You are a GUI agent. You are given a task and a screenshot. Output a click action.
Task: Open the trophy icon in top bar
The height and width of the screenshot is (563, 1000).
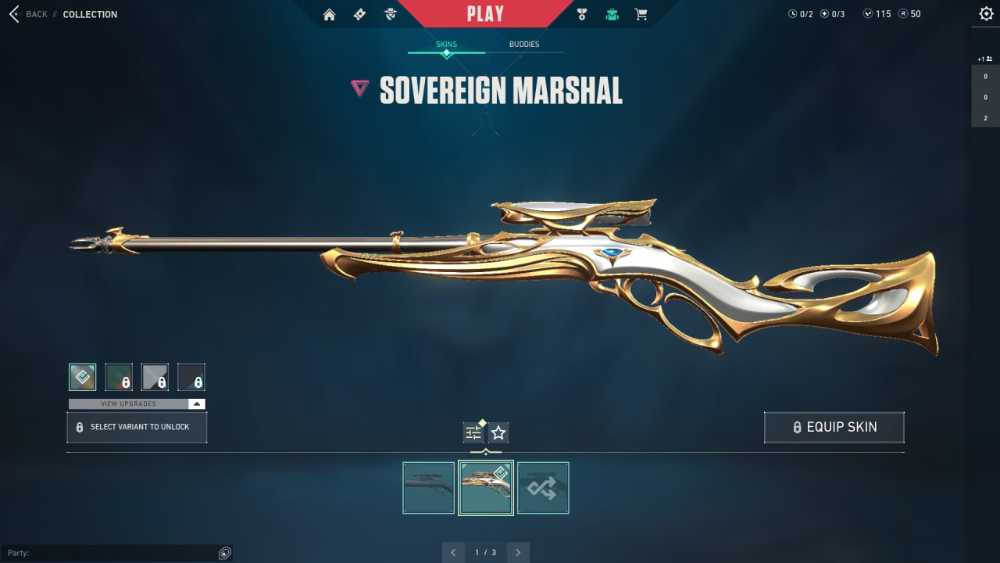pos(583,14)
